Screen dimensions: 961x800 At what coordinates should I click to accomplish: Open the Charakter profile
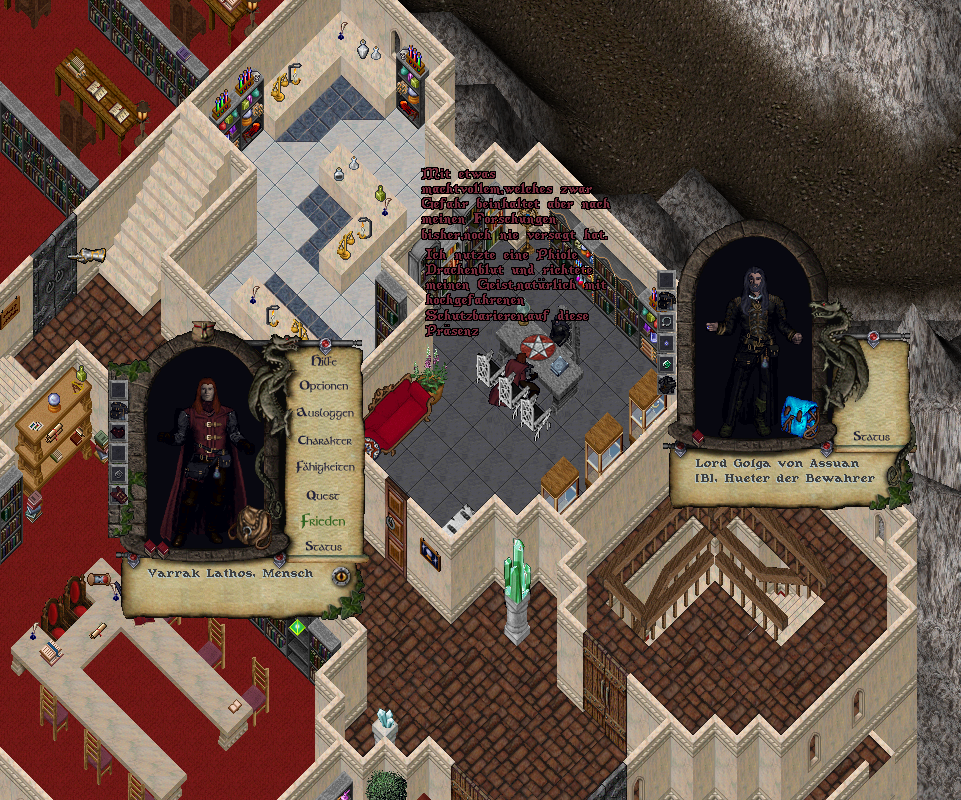325,440
